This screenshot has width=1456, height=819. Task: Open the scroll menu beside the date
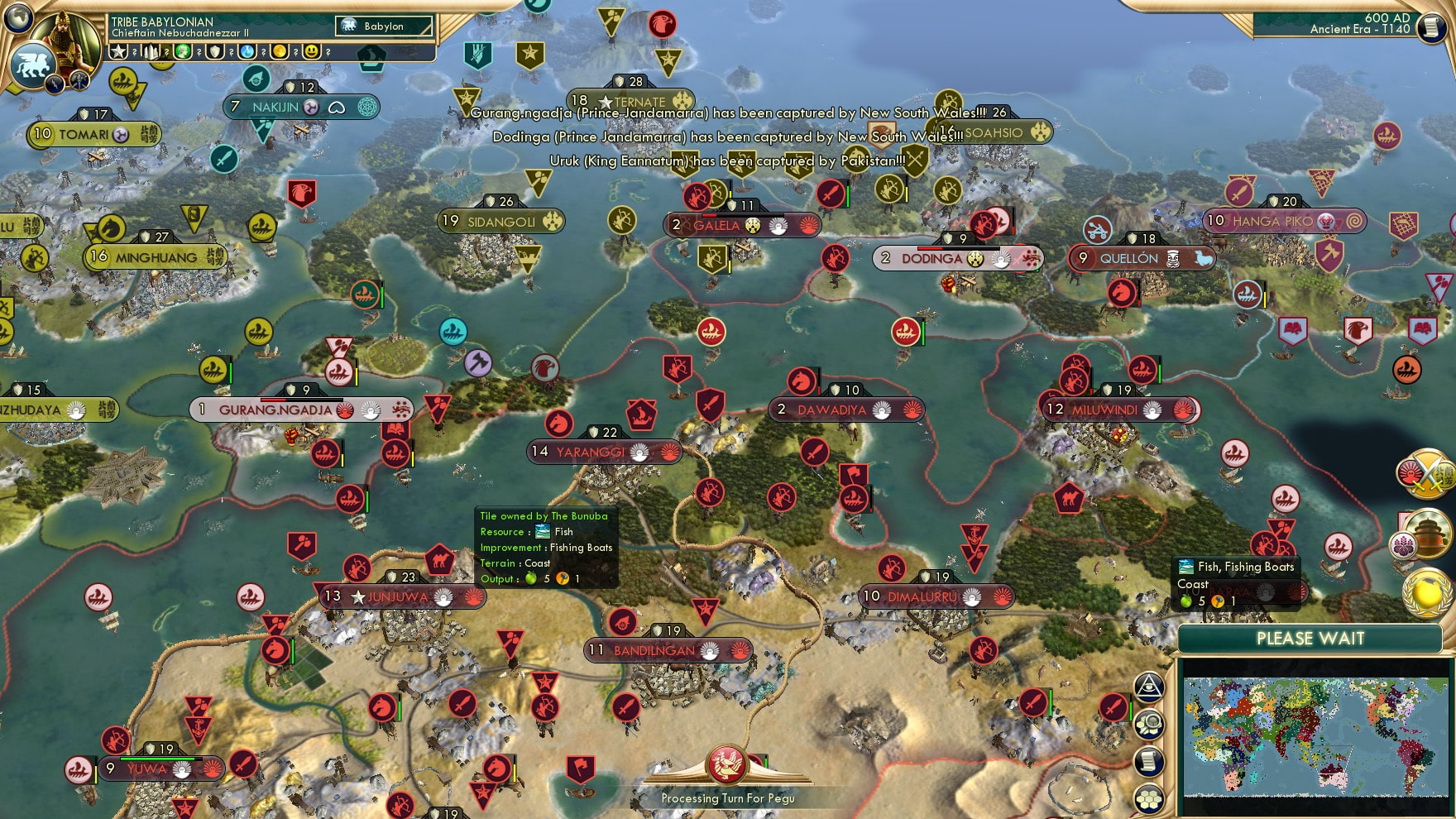(1430, 27)
